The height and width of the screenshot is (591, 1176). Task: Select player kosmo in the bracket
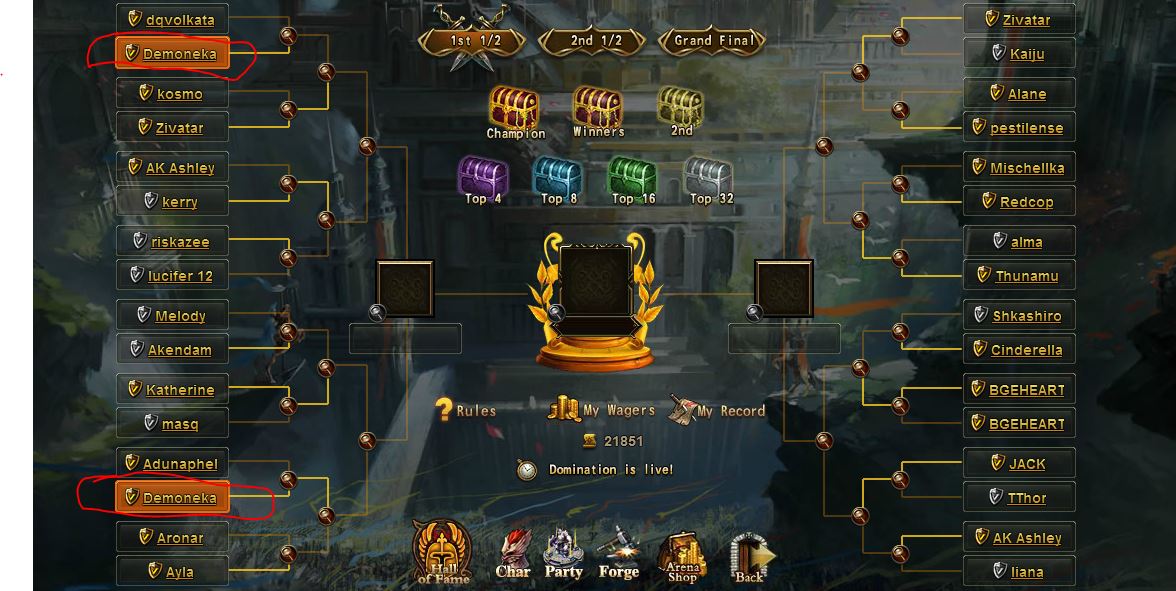tap(179, 94)
